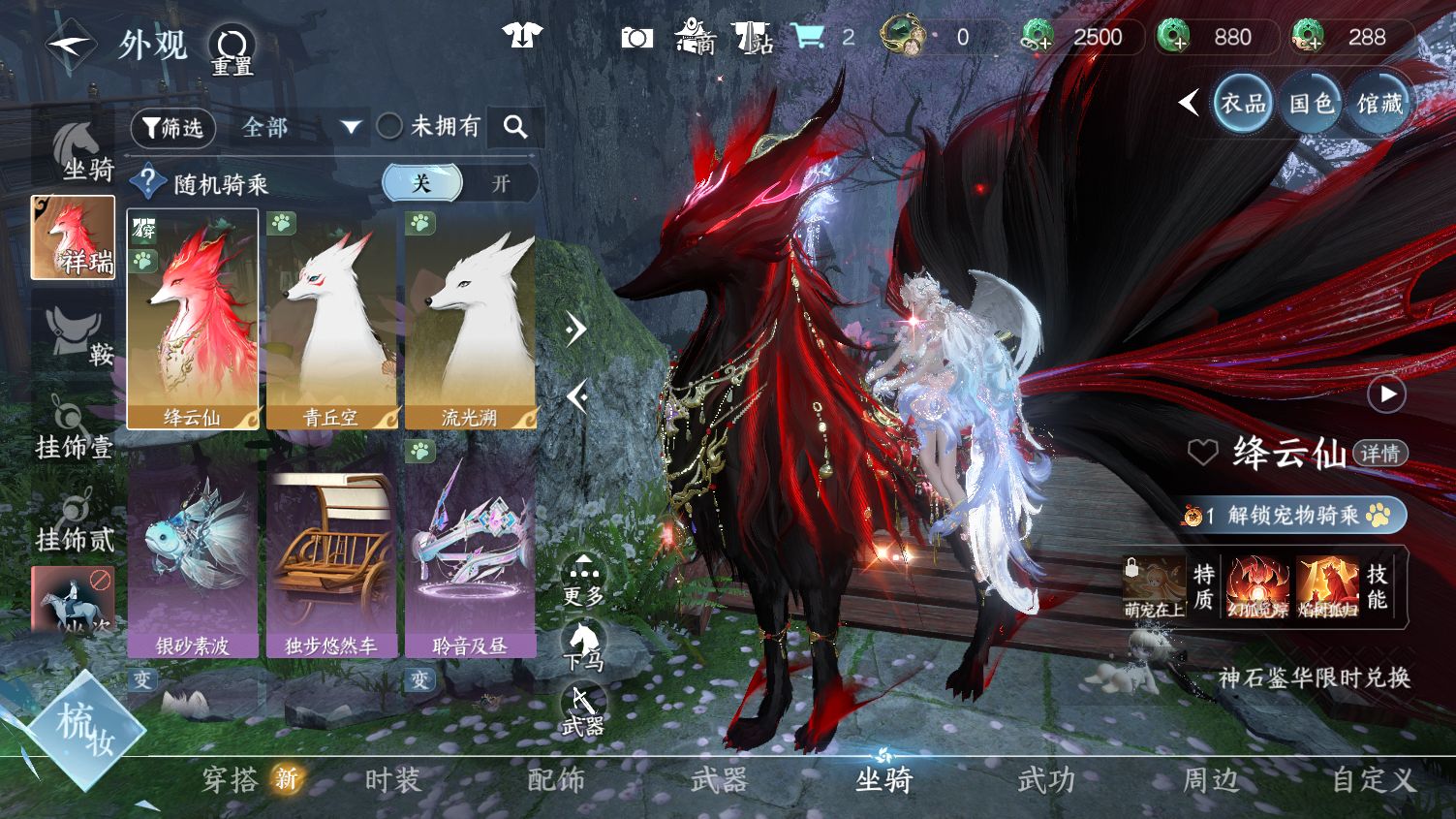
Task: Select the 青丘空 white fox mount
Action: 330,319
